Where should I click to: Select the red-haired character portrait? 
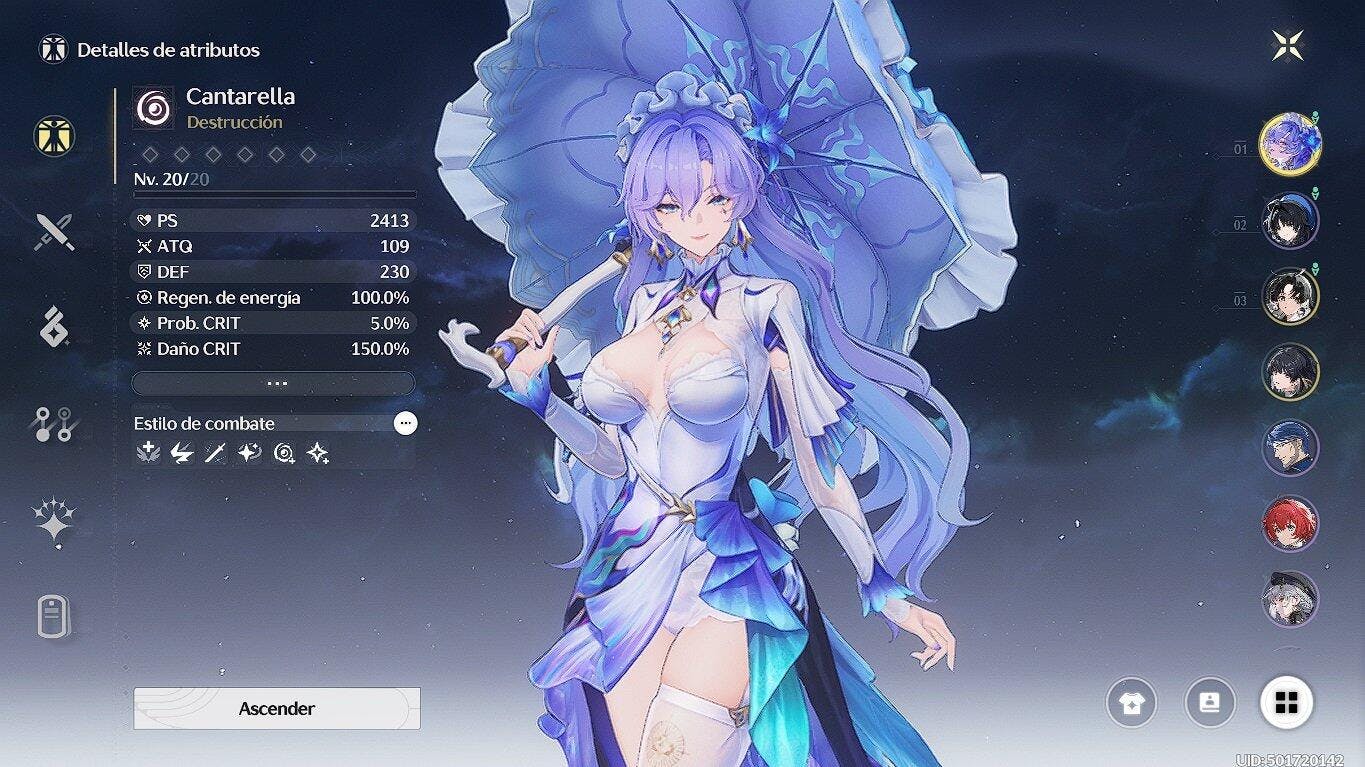[x=1290, y=523]
